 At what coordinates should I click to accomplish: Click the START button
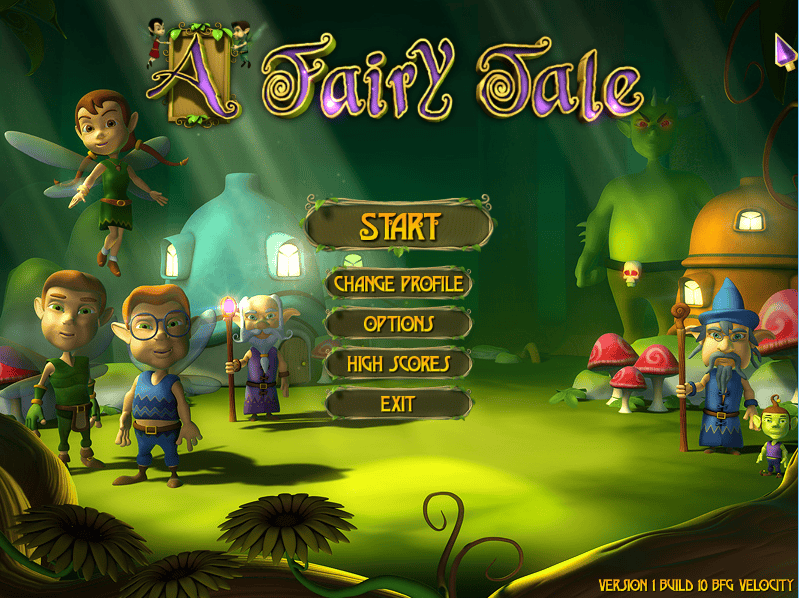(x=399, y=226)
